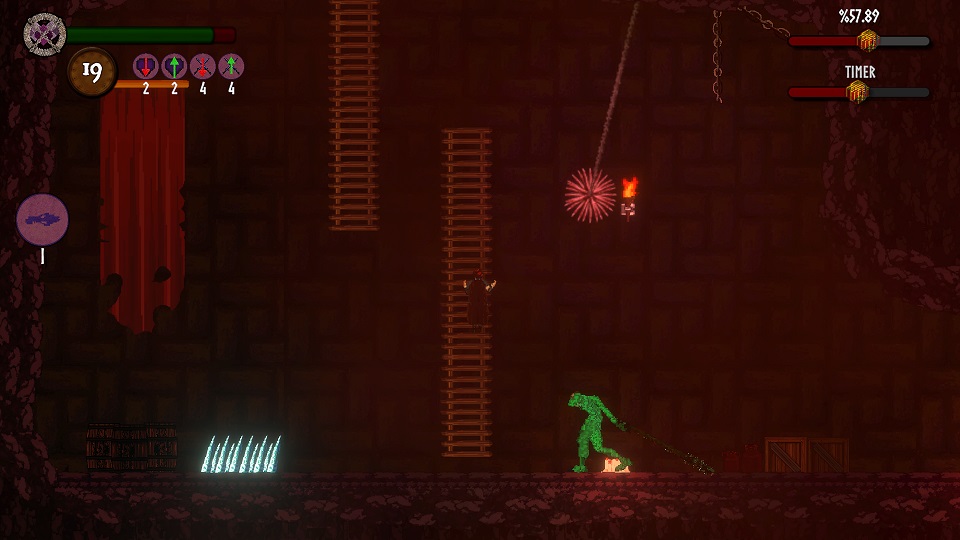Activate the crossed swords icon with green arrow
The height and width of the screenshot is (540, 960).
(x=231, y=67)
